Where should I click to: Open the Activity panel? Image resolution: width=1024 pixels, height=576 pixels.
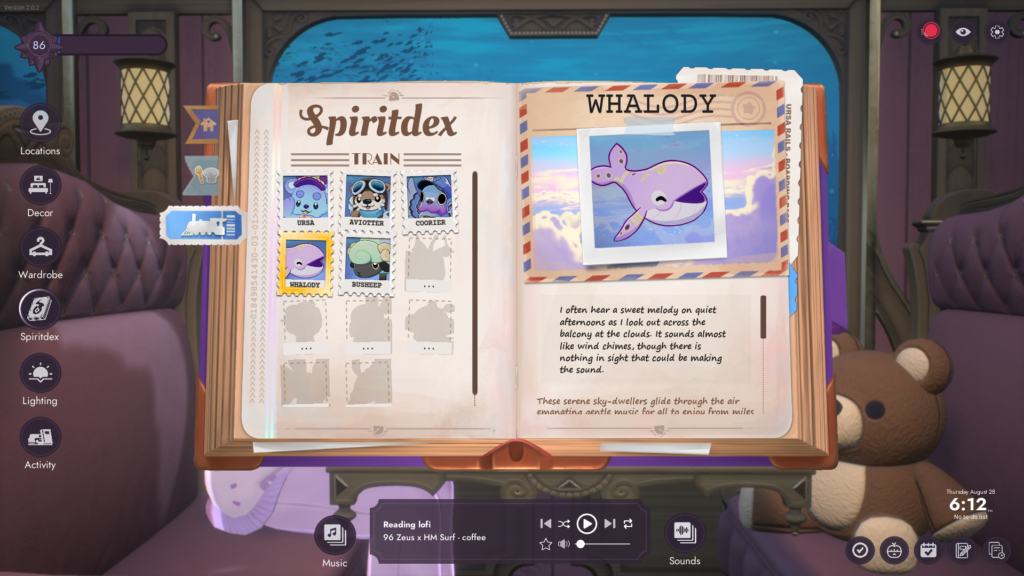pyautogui.click(x=40, y=438)
